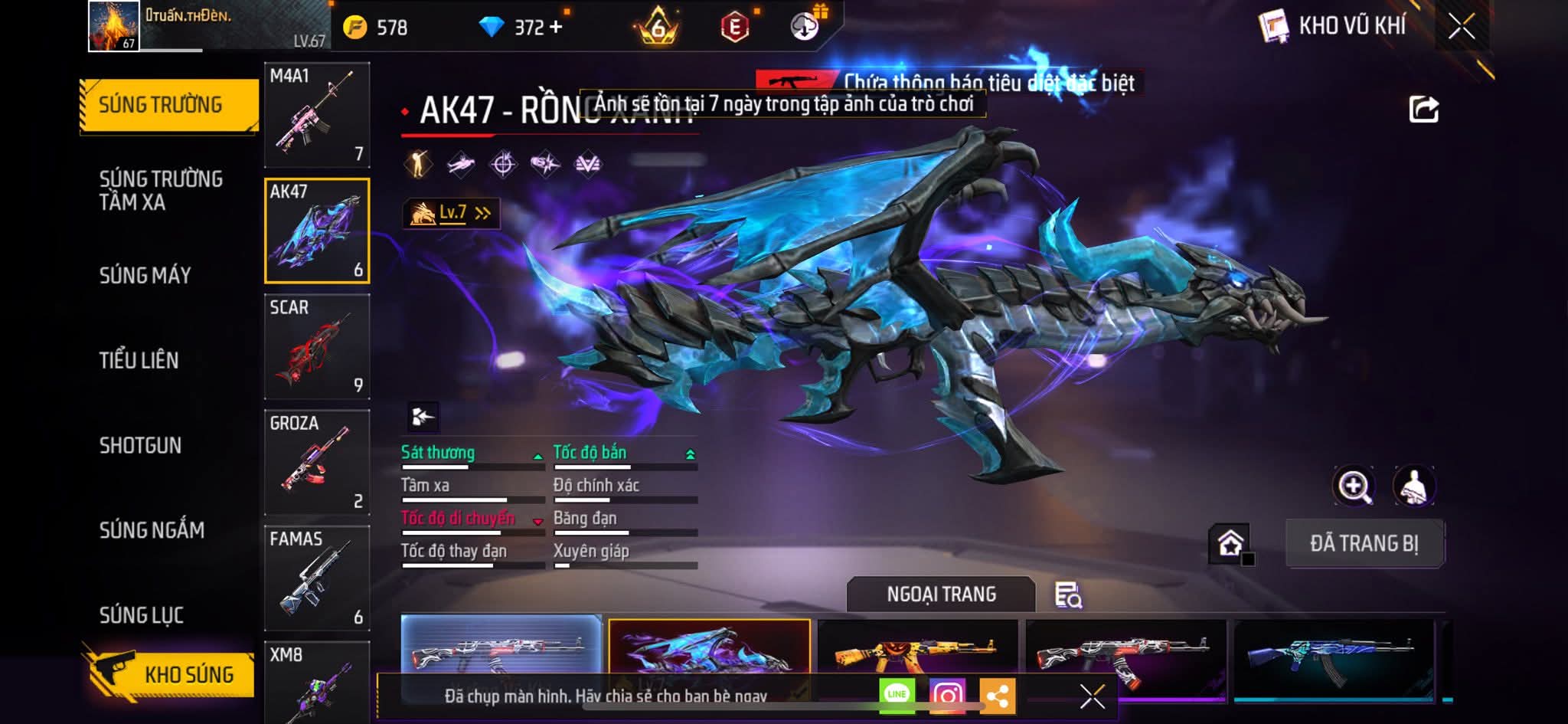This screenshot has height=724, width=1568.
Task: Pick the FAMAS weapon tile
Action: click(x=317, y=578)
